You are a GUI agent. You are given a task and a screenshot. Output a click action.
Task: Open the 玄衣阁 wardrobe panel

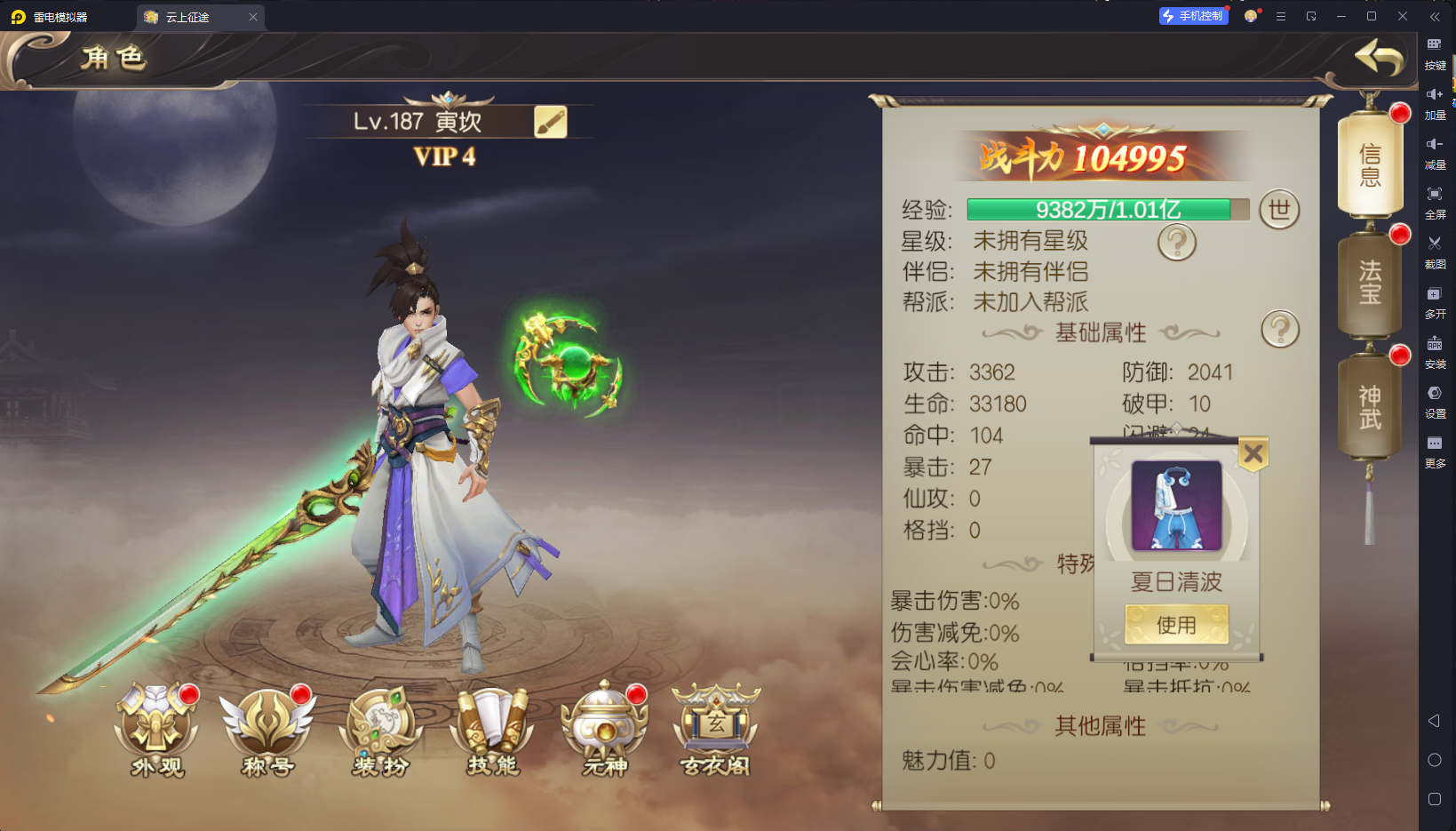[x=717, y=729]
